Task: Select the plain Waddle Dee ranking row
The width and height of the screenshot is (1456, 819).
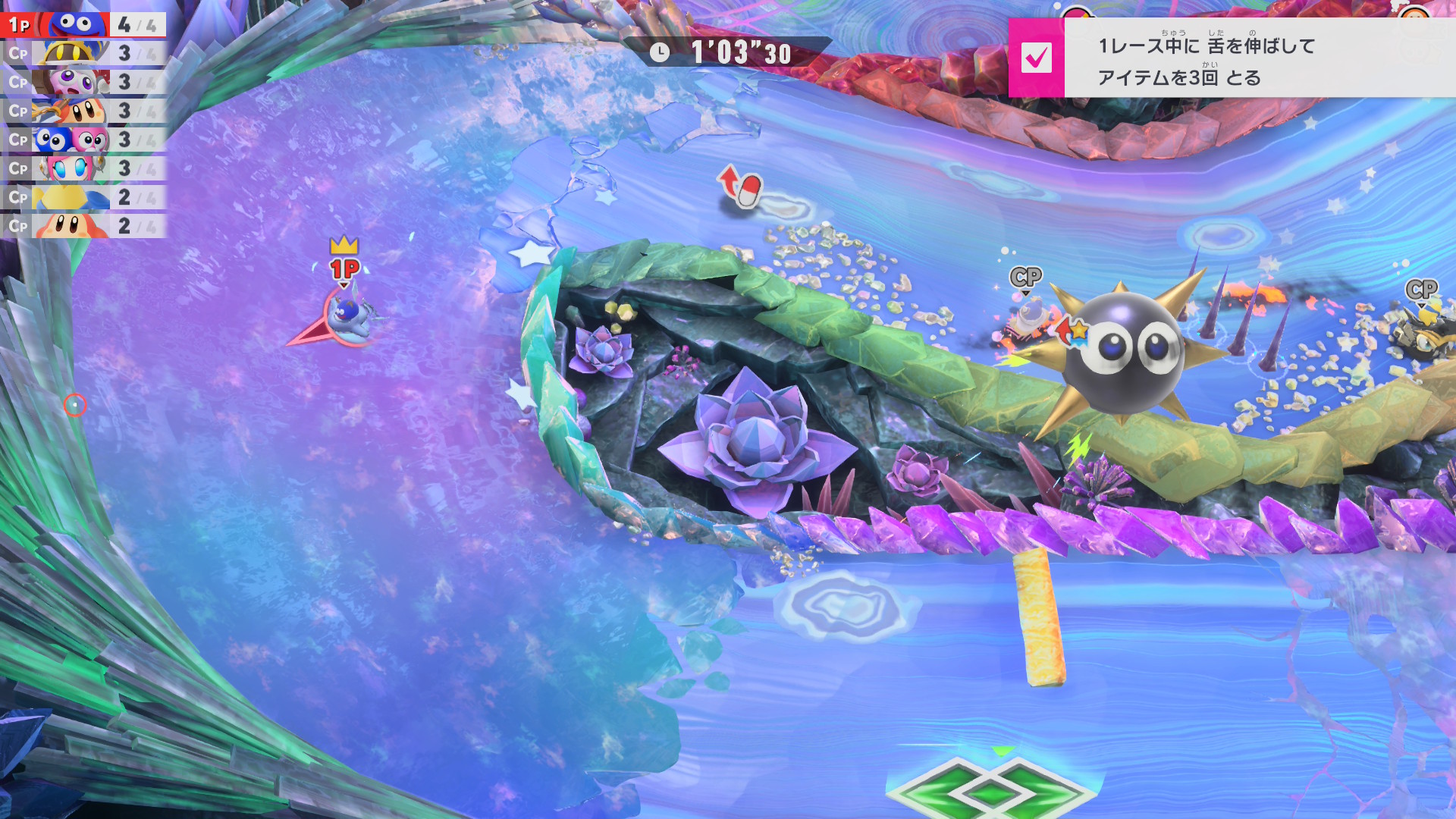Action: click(83, 226)
